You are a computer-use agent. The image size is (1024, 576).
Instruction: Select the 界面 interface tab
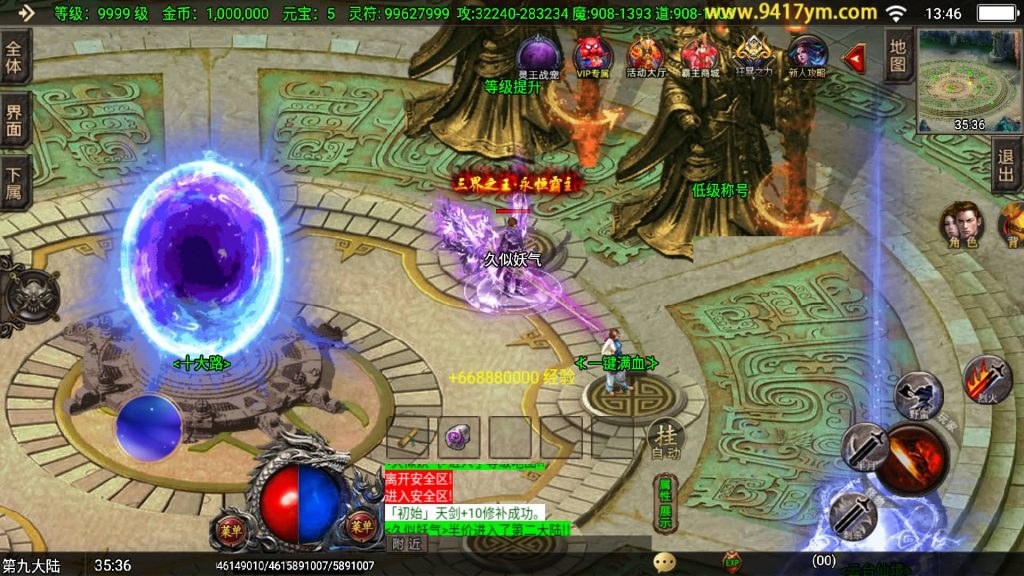point(15,118)
